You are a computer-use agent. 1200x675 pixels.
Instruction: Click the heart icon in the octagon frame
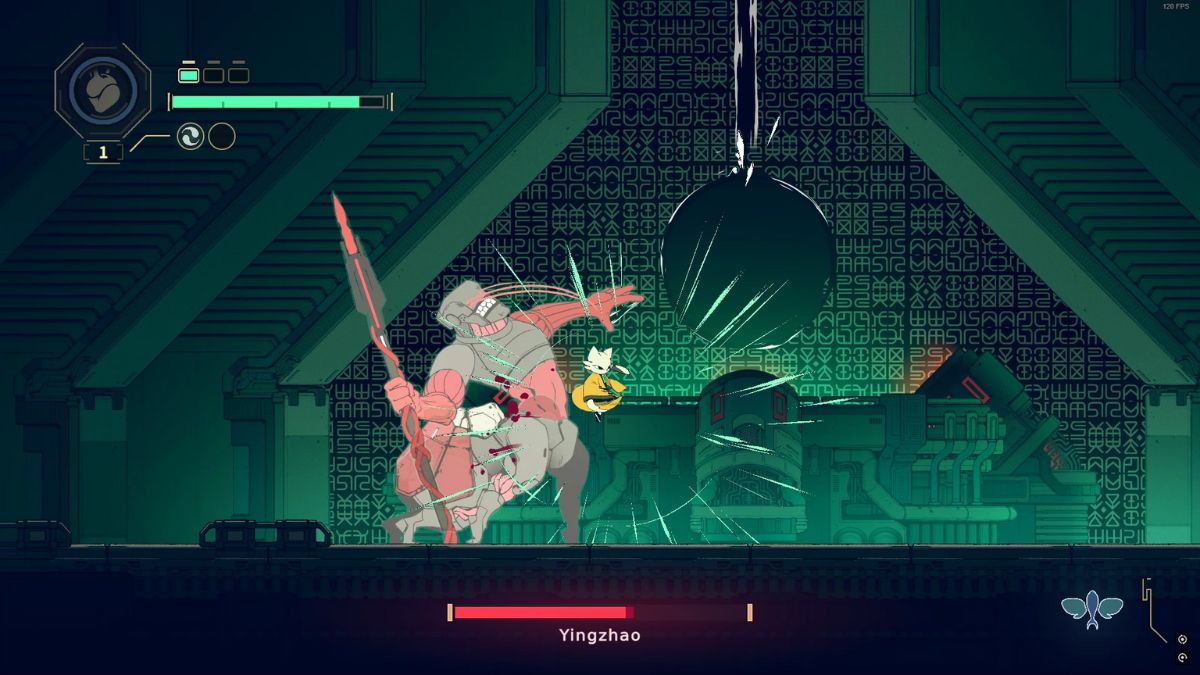pos(103,92)
